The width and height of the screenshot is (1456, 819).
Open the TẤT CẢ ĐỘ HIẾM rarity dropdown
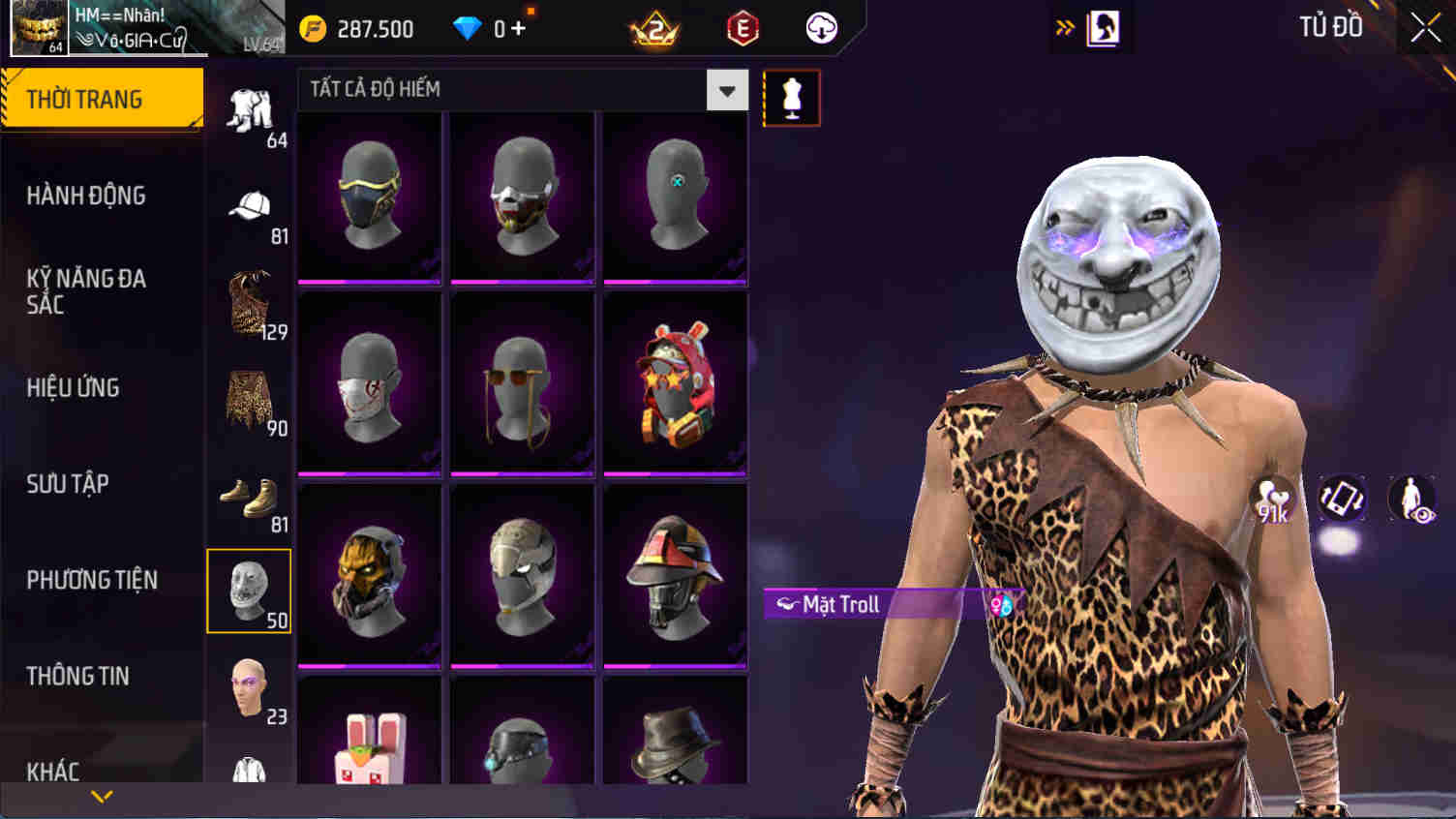523,89
